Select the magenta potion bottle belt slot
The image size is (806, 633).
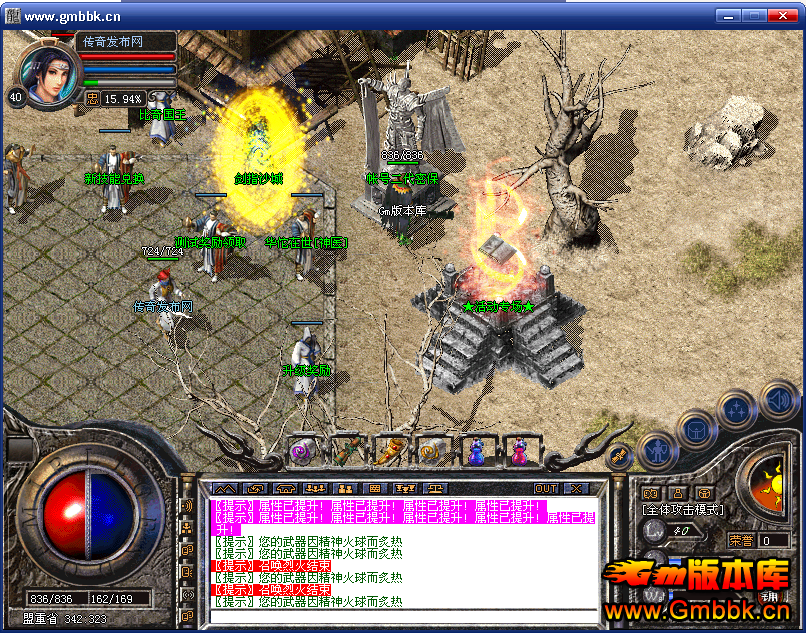(519, 452)
